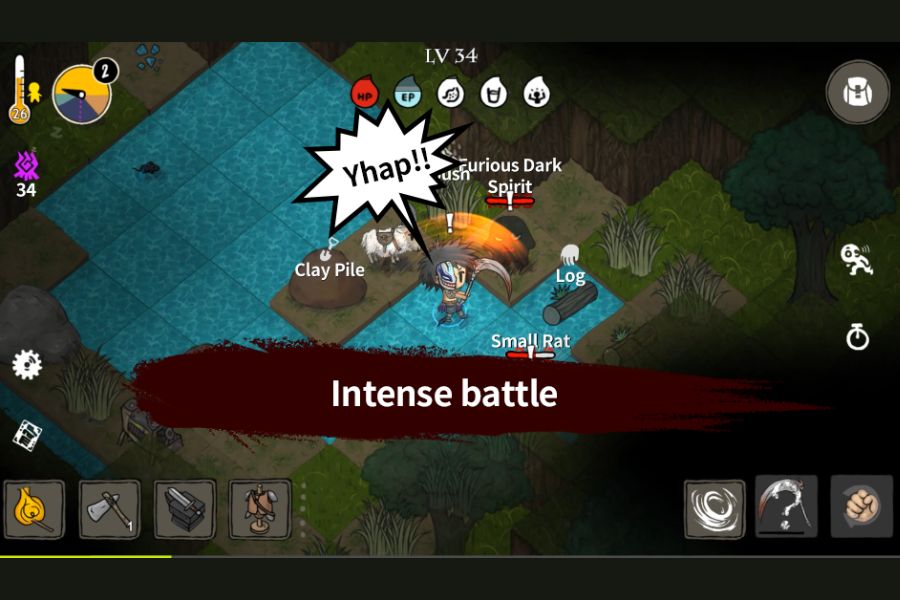900x600 pixels.
Task: Open the gear settings menu
Action: [27, 364]
